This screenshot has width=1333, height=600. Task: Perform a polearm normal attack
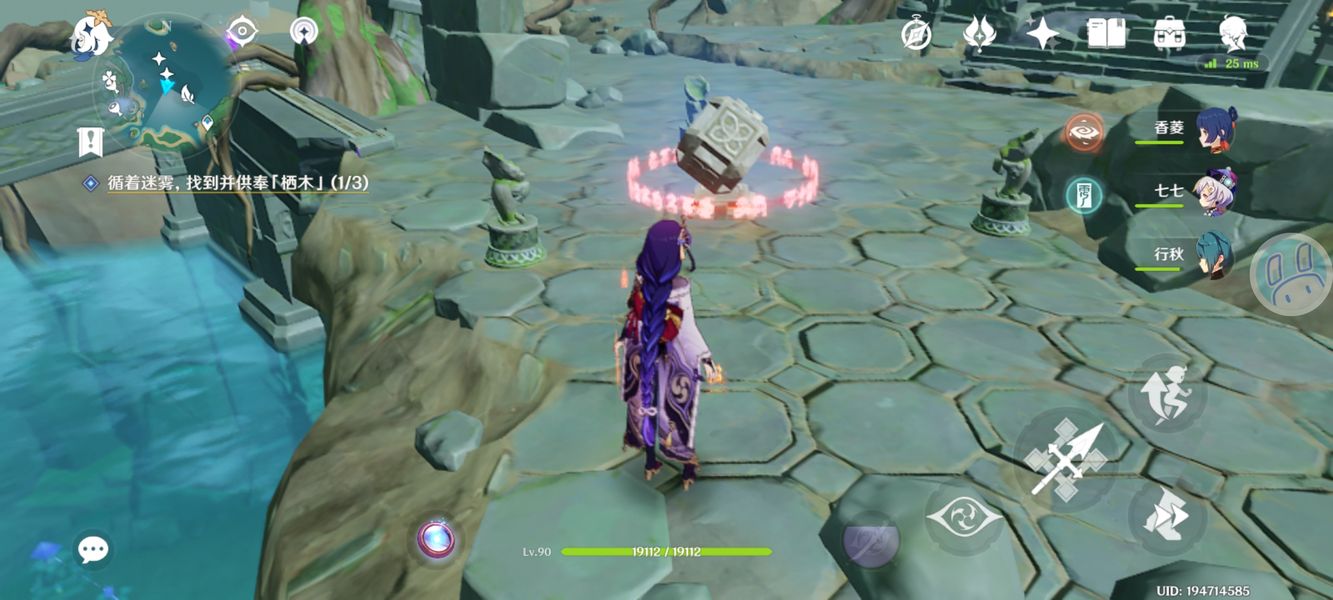coord(1066,460)
